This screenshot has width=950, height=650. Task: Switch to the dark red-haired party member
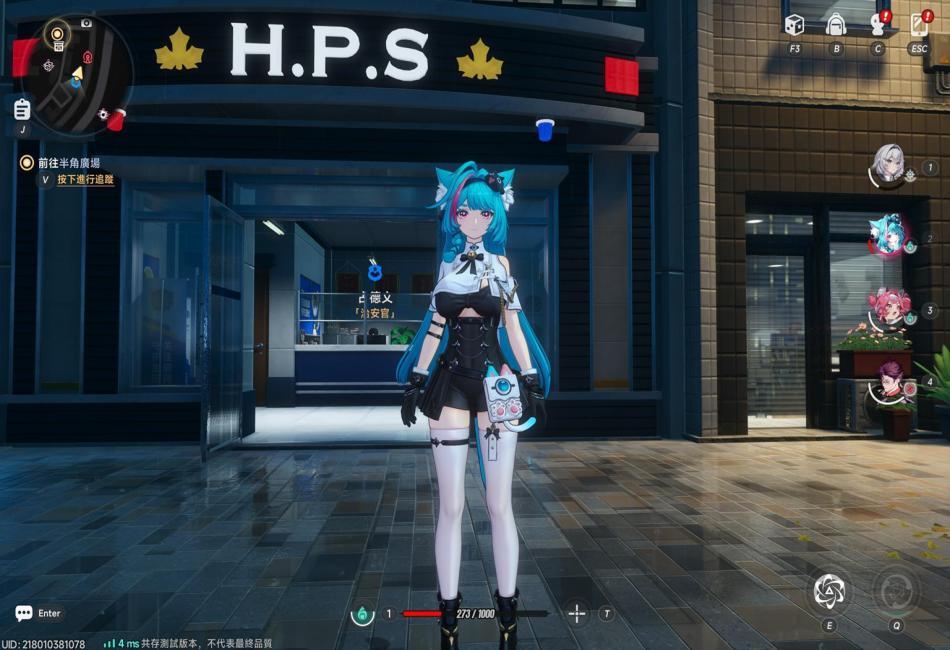coord(887,381)
